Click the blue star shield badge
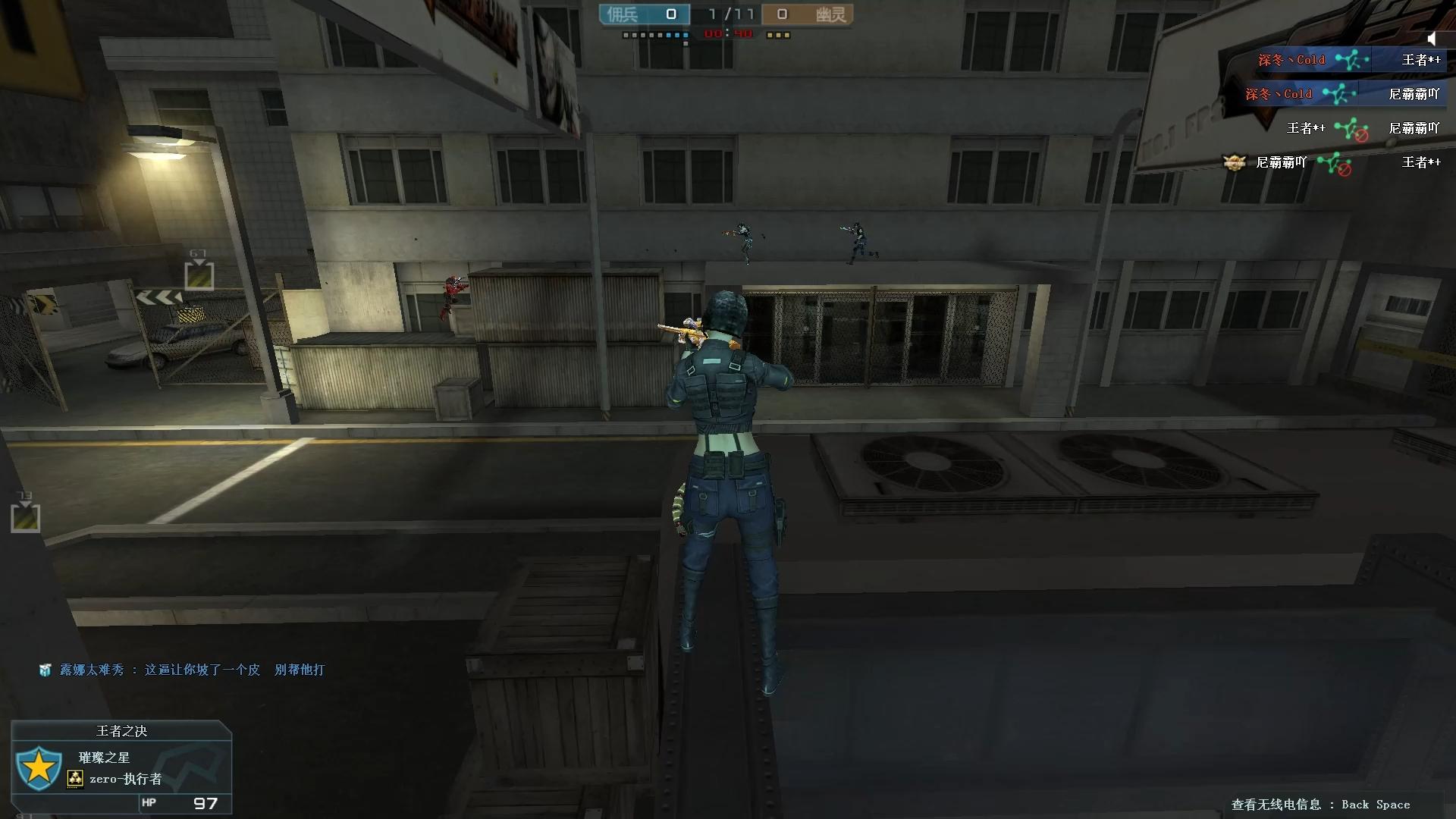The height and width of the screenshot is (819, 1456). click(39, 768)
